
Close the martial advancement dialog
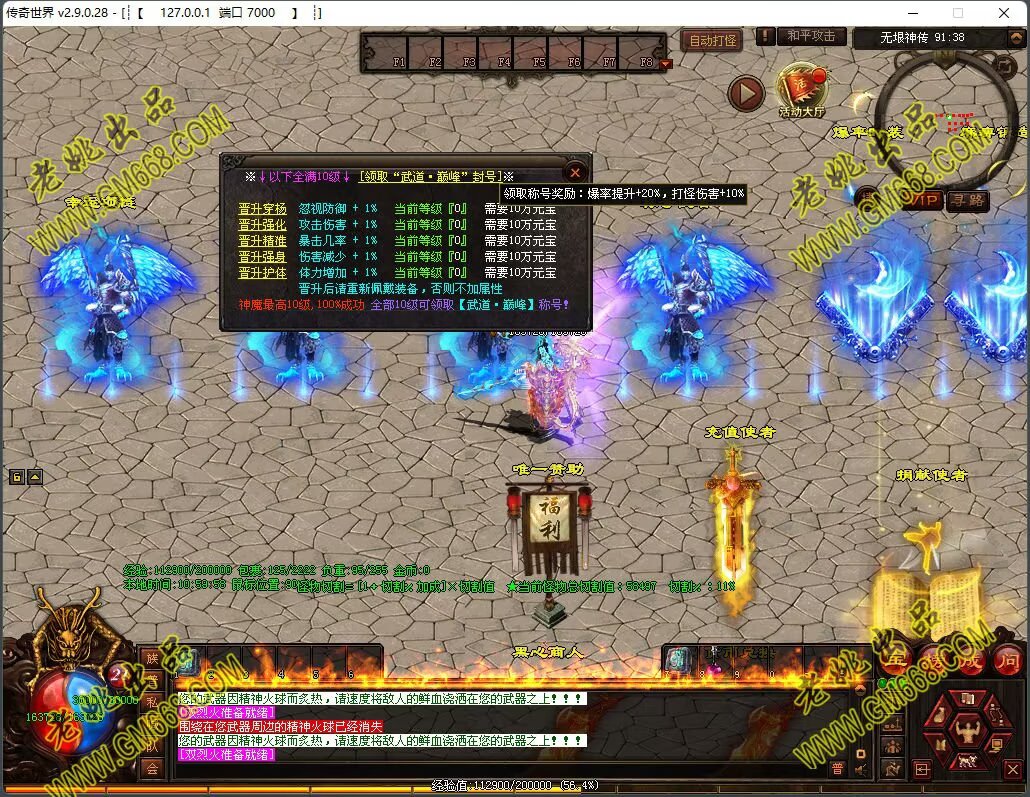point(575,173)
